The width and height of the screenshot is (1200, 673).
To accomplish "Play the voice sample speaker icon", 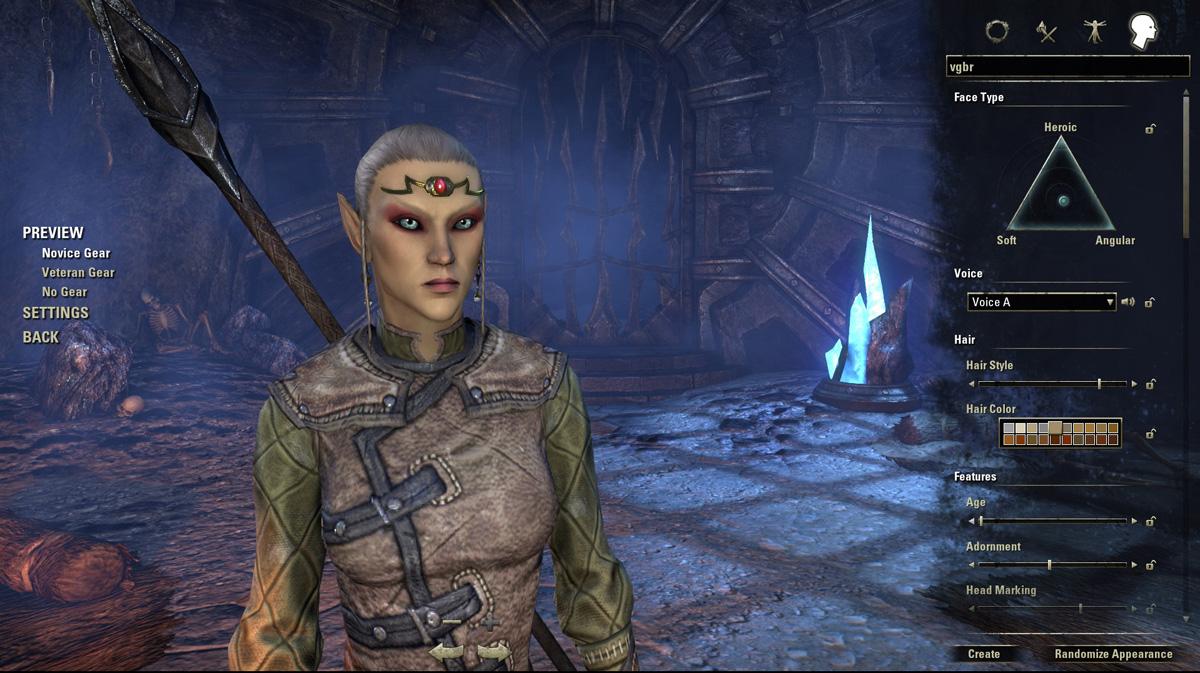I will click(1128, 302).
